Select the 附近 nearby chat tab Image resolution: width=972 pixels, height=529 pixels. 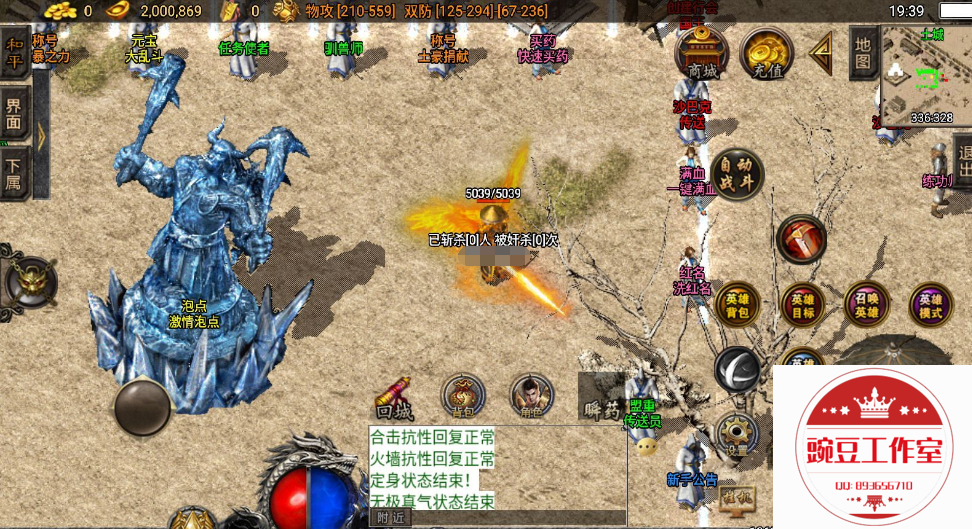tap(390, 518)
